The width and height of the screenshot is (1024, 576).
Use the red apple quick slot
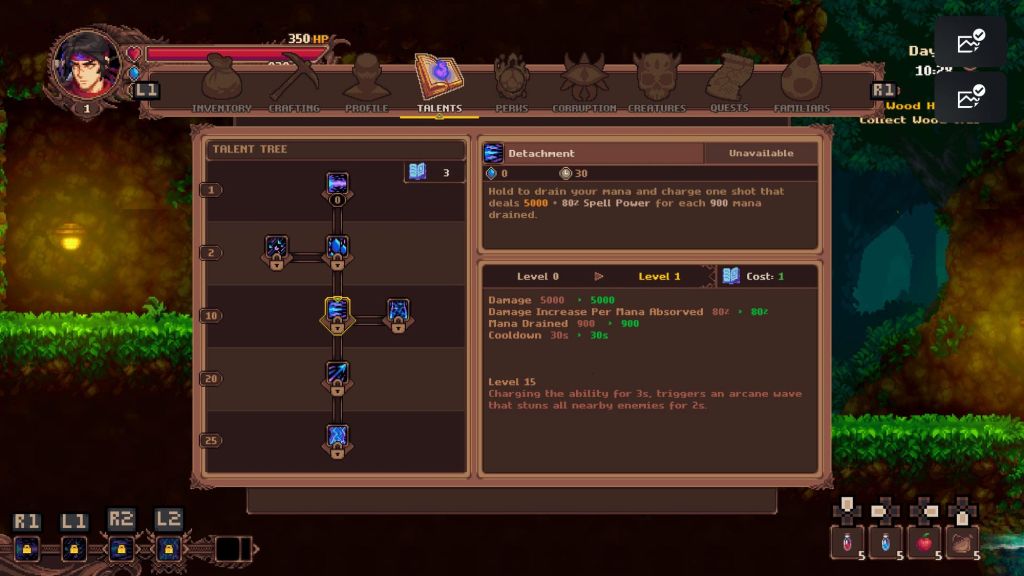[925, 542]
